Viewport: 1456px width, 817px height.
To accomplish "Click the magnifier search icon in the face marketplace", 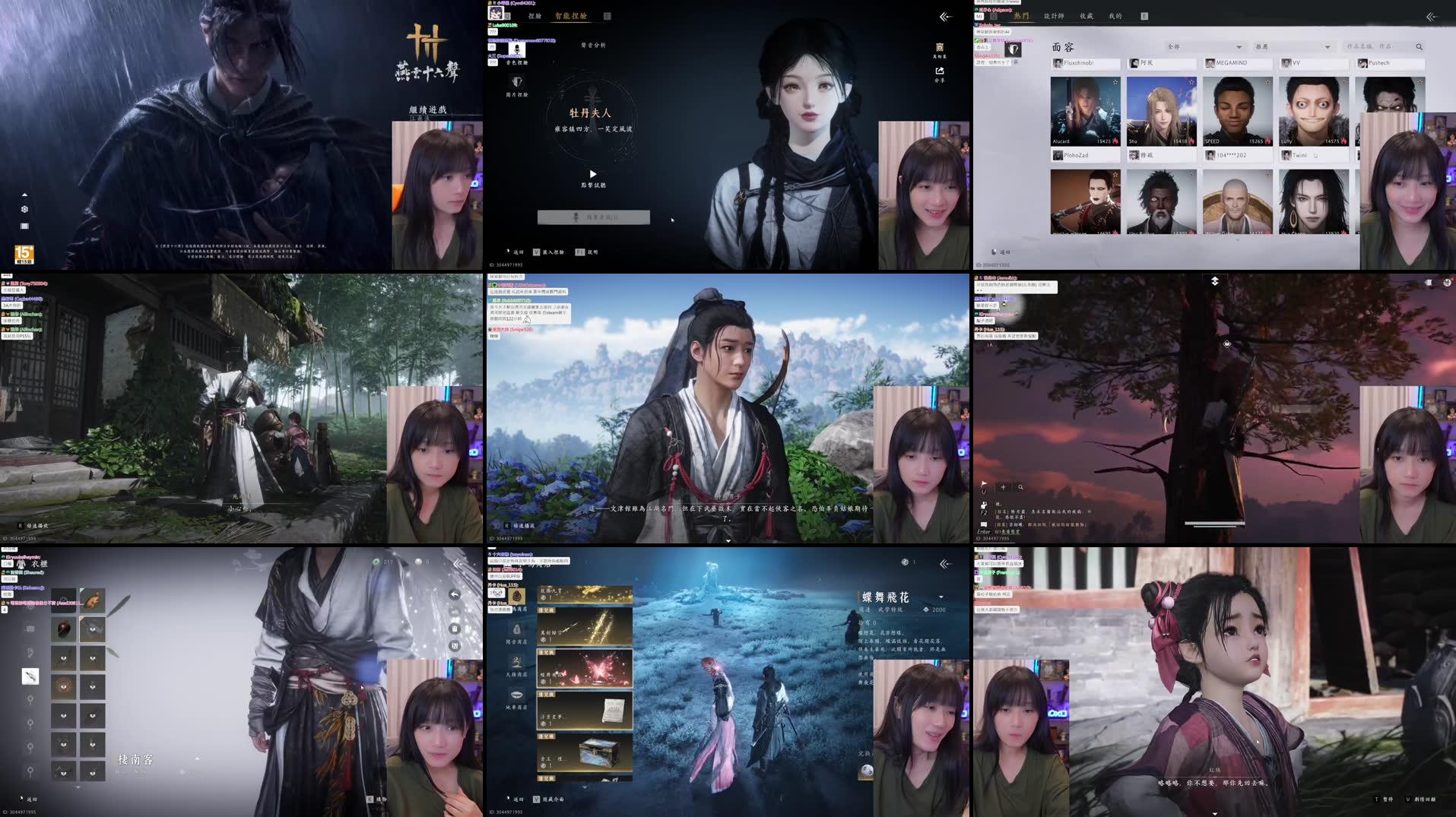I will 1419,47.
